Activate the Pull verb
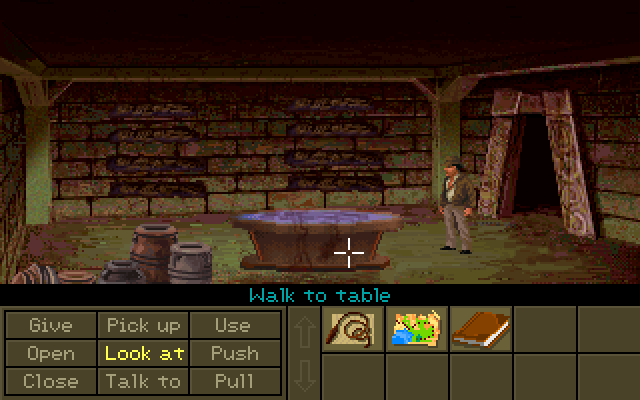 pyautogui.click(x=233, y=381)
